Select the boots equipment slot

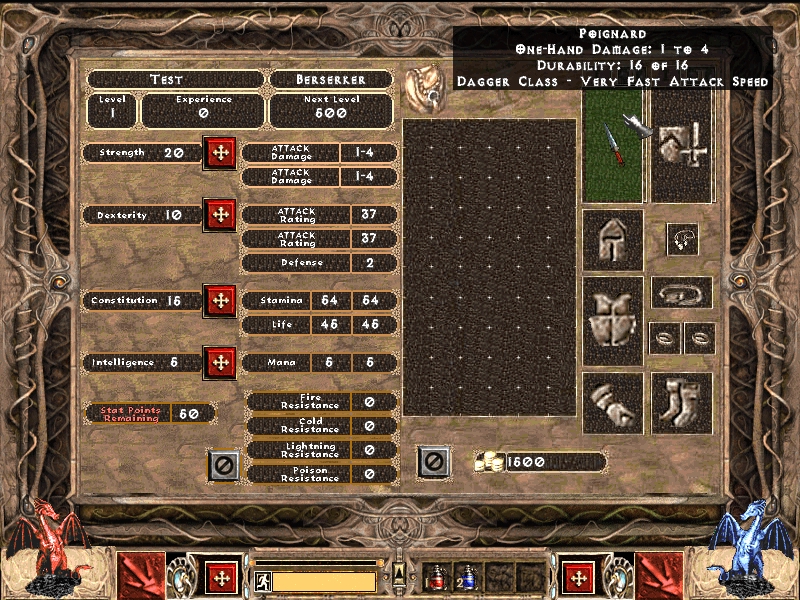pyautogui.click(x=682, y=403)
